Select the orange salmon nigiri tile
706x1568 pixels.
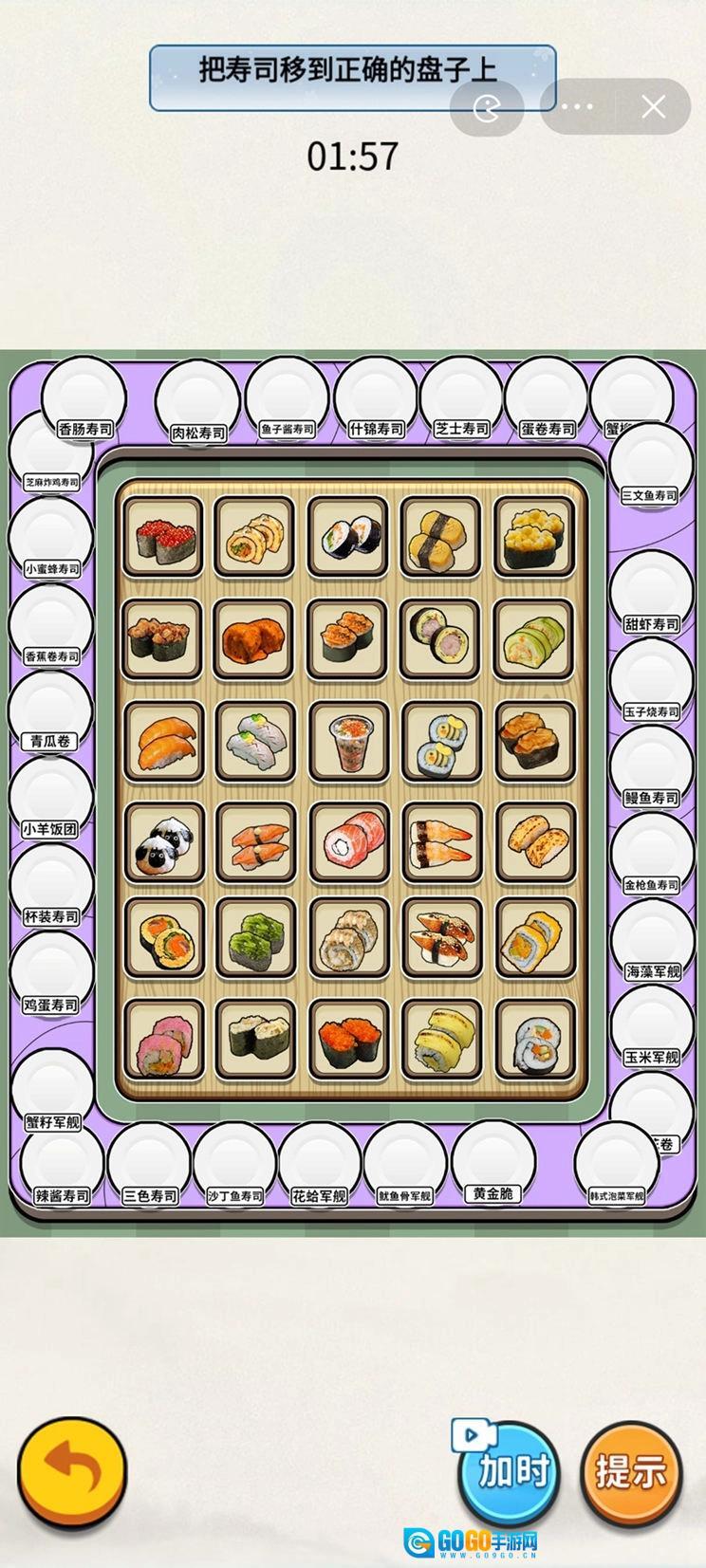tap(163, 742)
